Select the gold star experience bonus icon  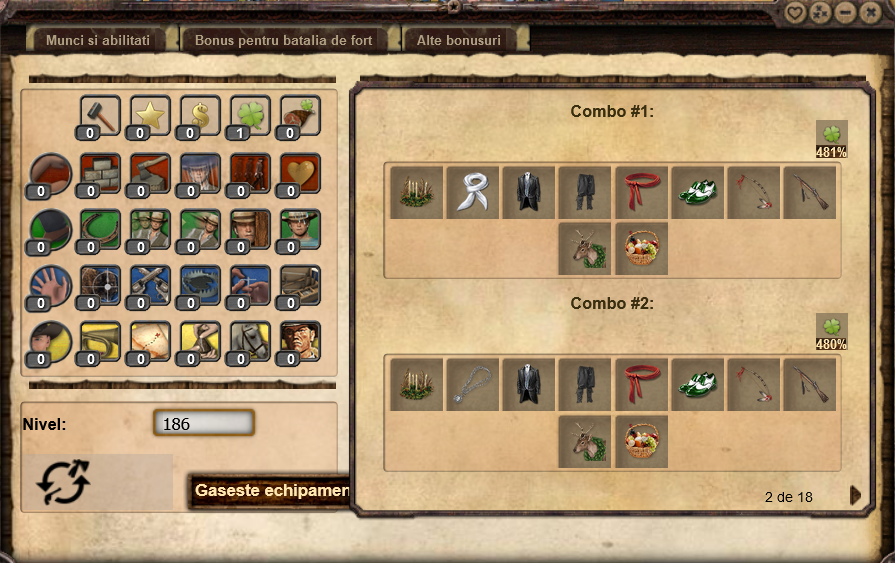click(x=150, y=115)
